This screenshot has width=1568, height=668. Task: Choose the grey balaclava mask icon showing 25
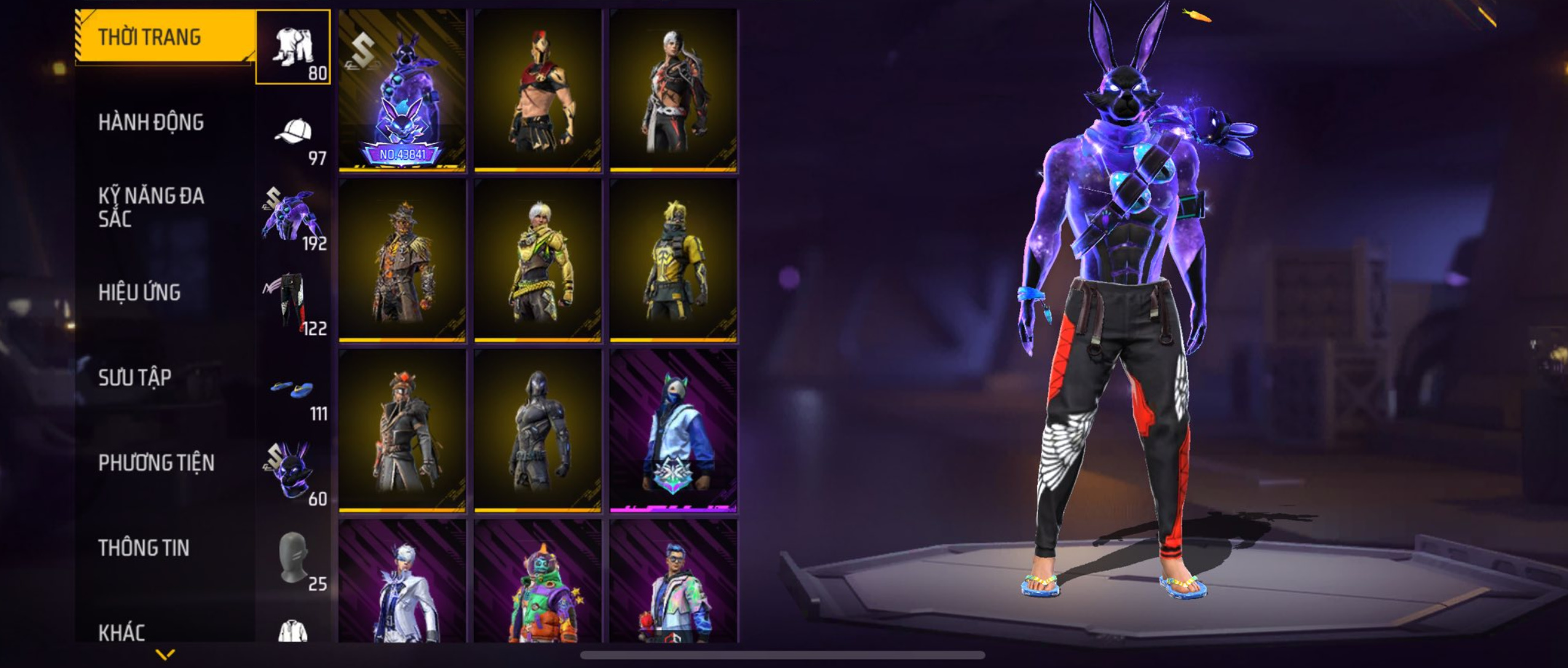(x=293, y=558)
